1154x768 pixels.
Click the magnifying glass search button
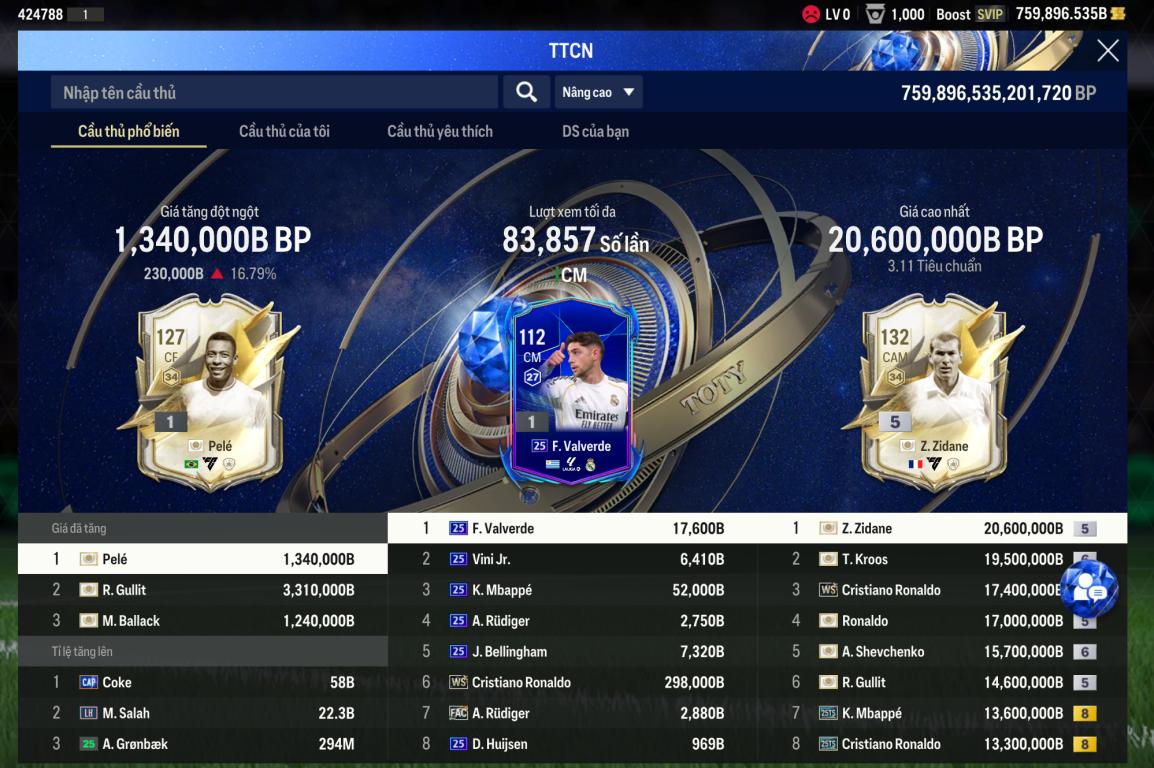(x=526, y=92)
